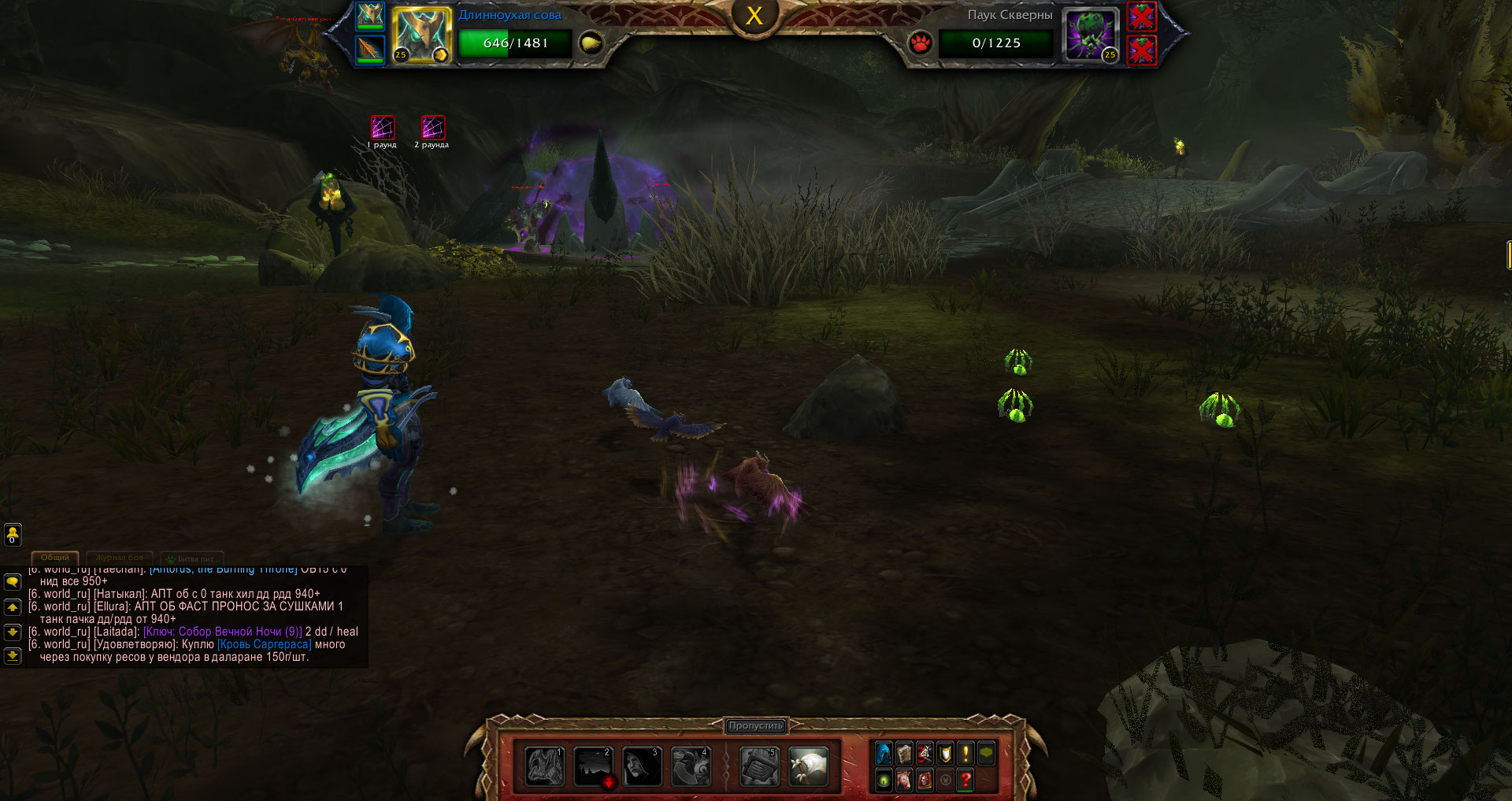Forfeit the battle with white flag icon
This screenshot has width=1512, height=801.
coord(808,766)
